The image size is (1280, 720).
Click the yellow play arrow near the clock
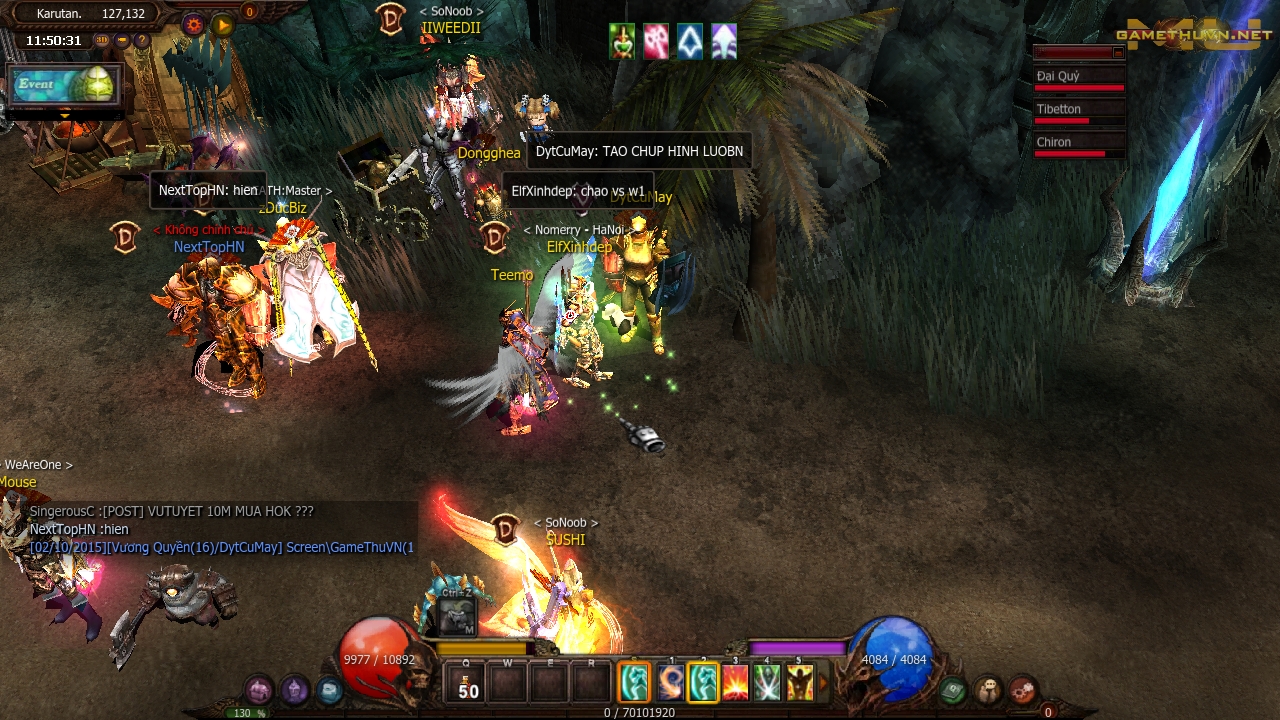[x=222, y=25]
